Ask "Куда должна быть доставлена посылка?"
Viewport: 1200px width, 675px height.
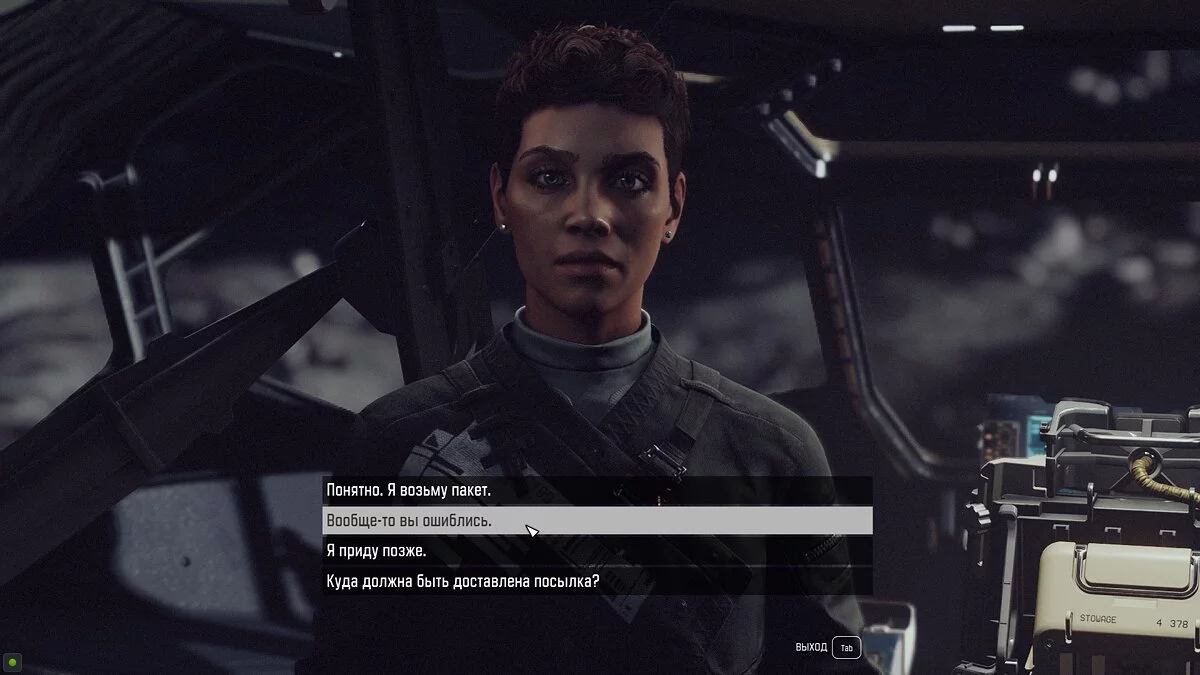(462, 581)
